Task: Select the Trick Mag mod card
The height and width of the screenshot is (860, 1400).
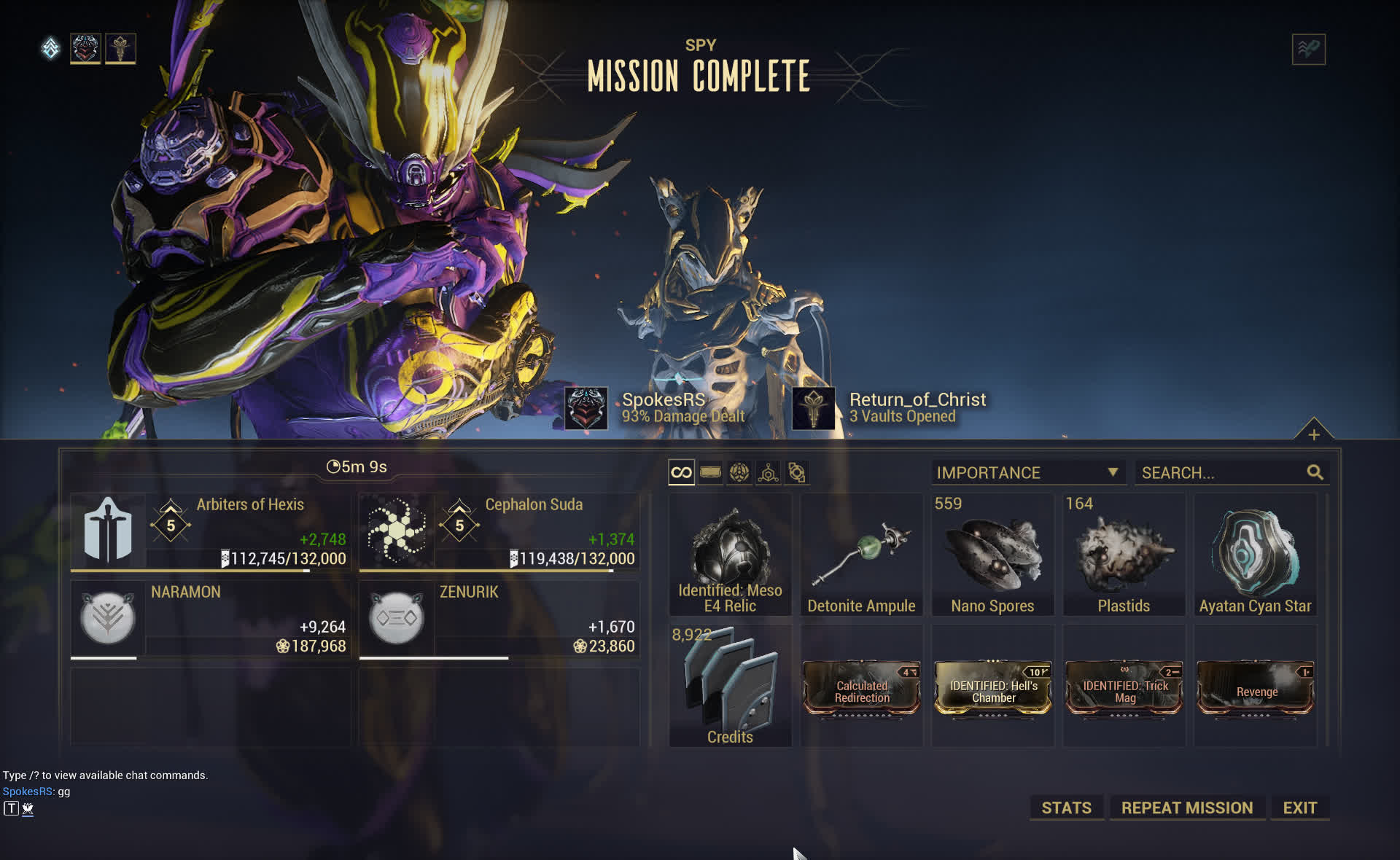Action: [x=1124, y=688]
